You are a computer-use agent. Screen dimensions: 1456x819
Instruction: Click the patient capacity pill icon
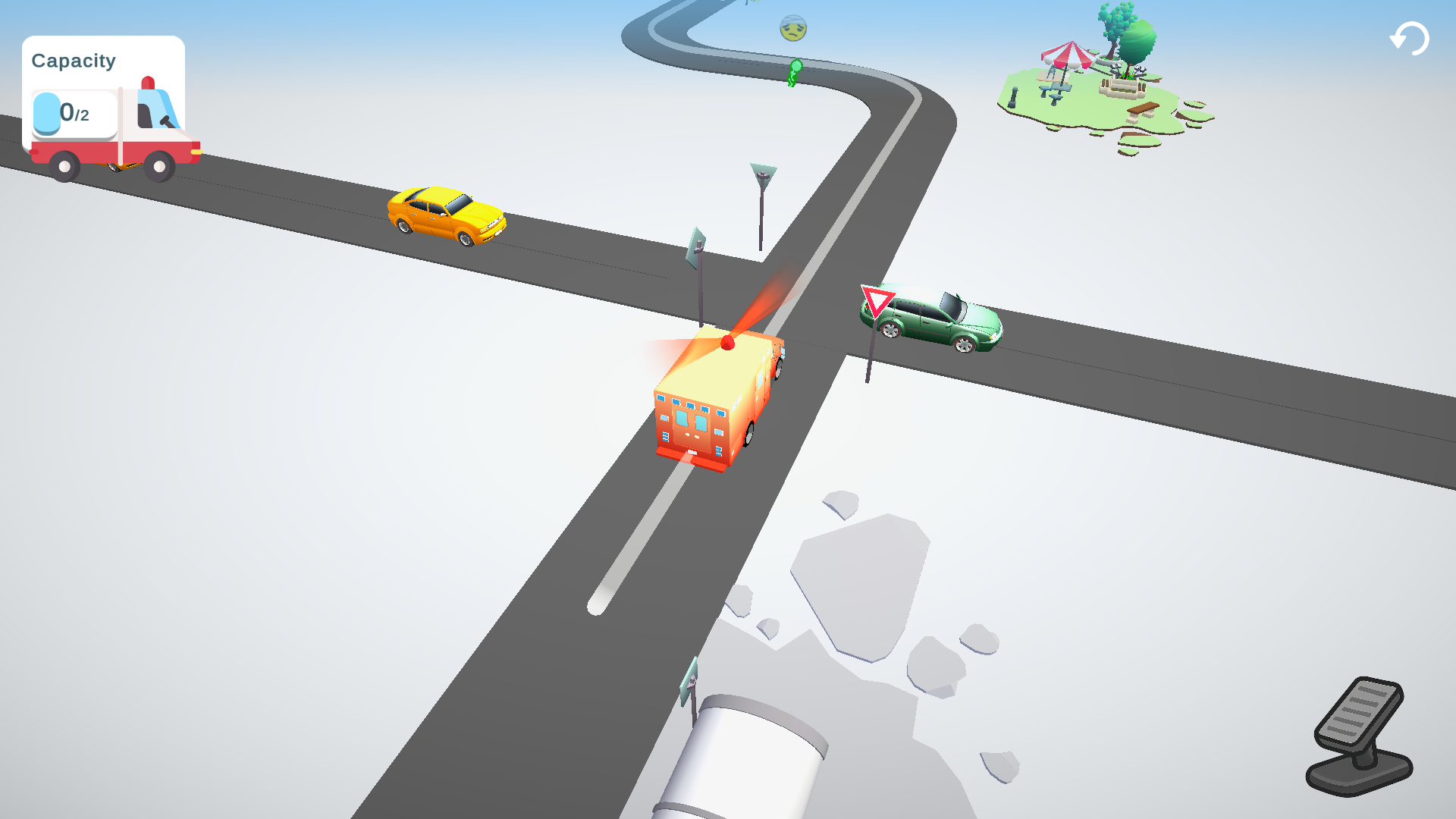click(47, 112)
